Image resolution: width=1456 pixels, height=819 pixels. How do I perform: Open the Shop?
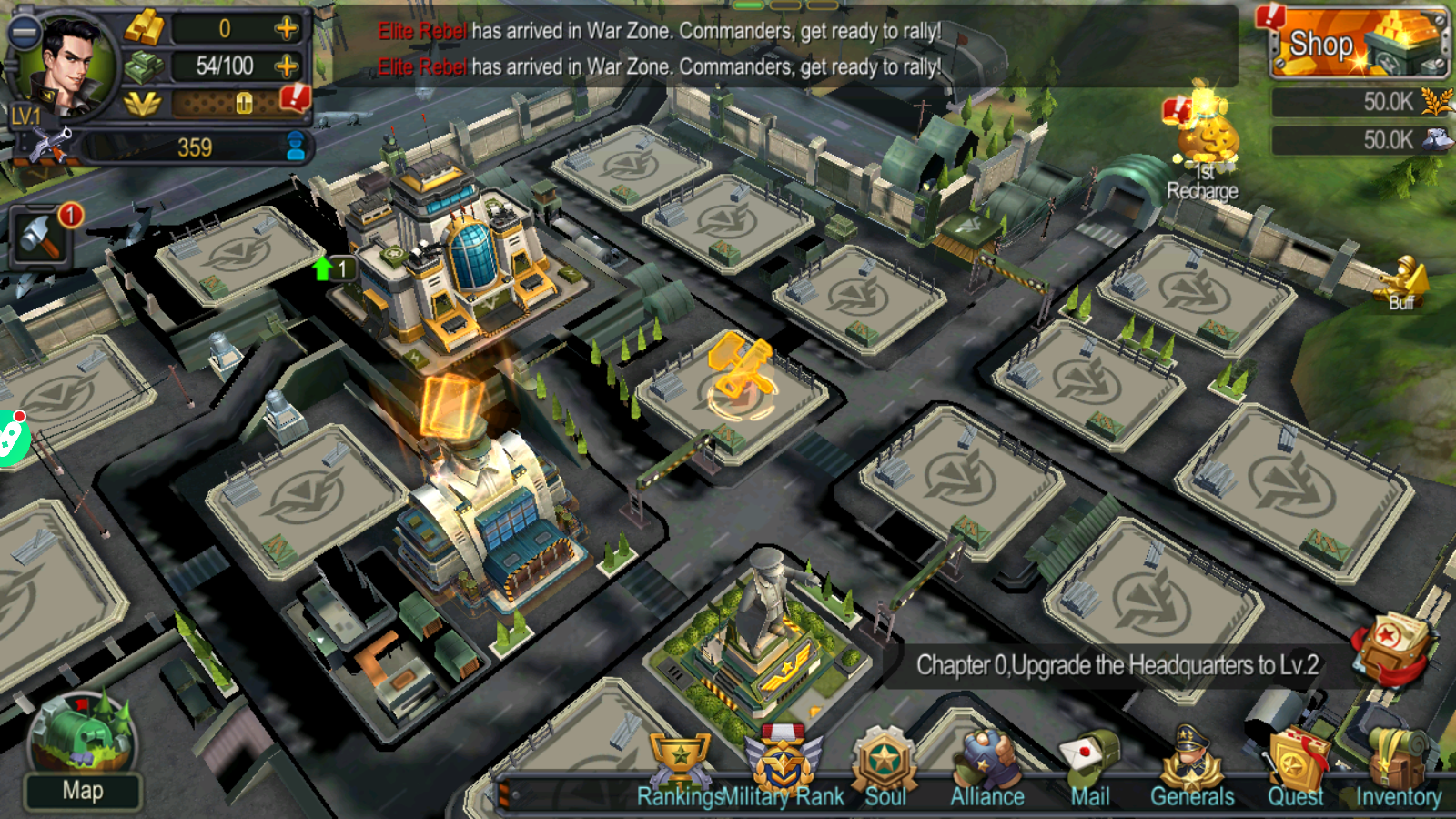click(1358, 42)
